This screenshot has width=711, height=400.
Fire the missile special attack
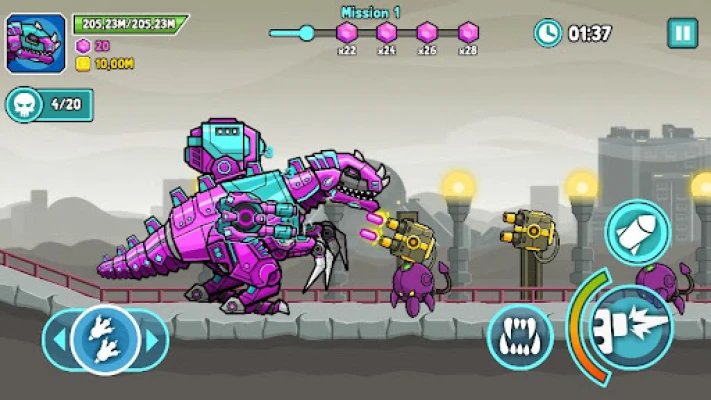(x=636, y=232)
